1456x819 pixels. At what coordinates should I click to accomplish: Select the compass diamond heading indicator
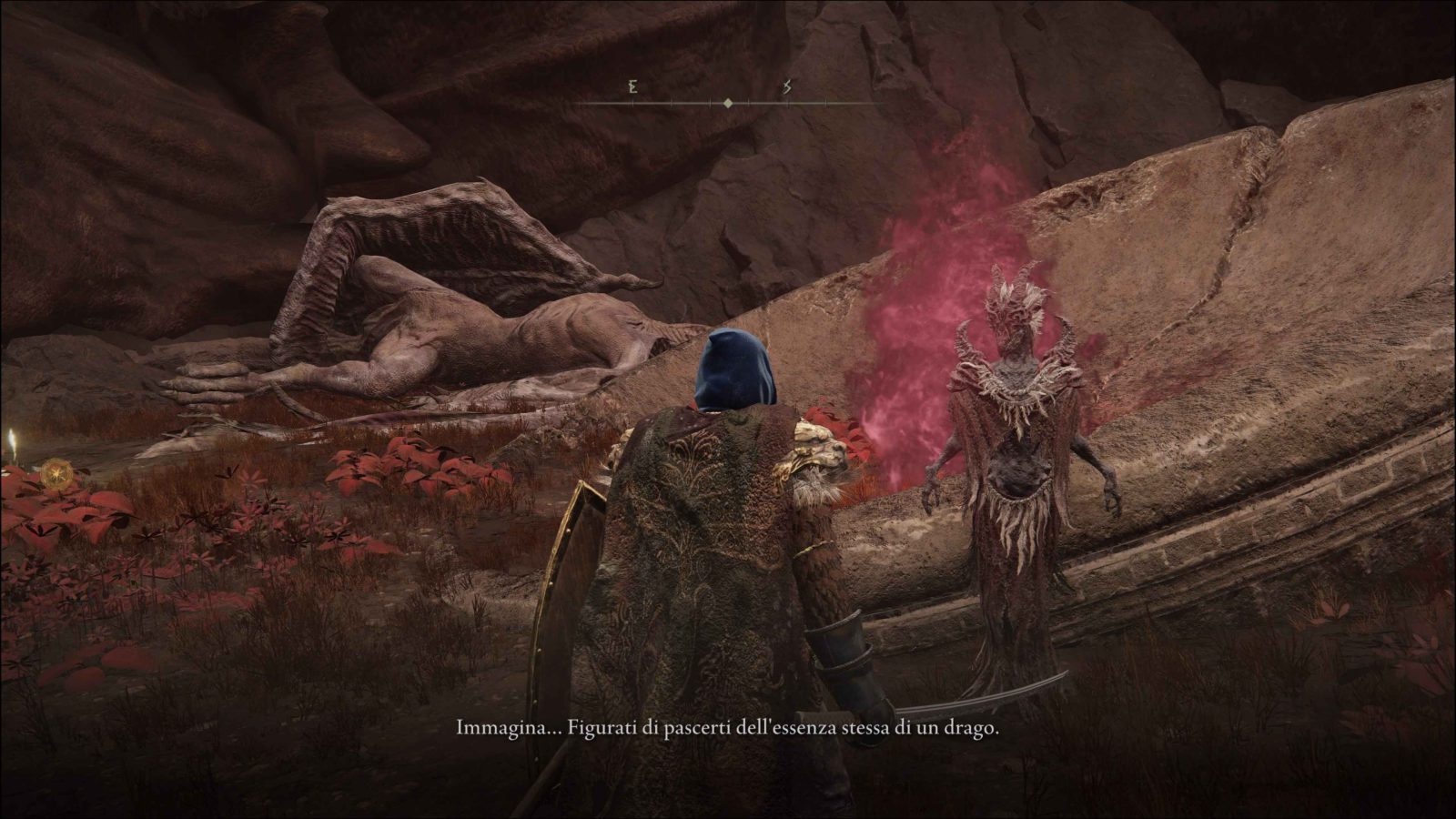click(727, 104)
